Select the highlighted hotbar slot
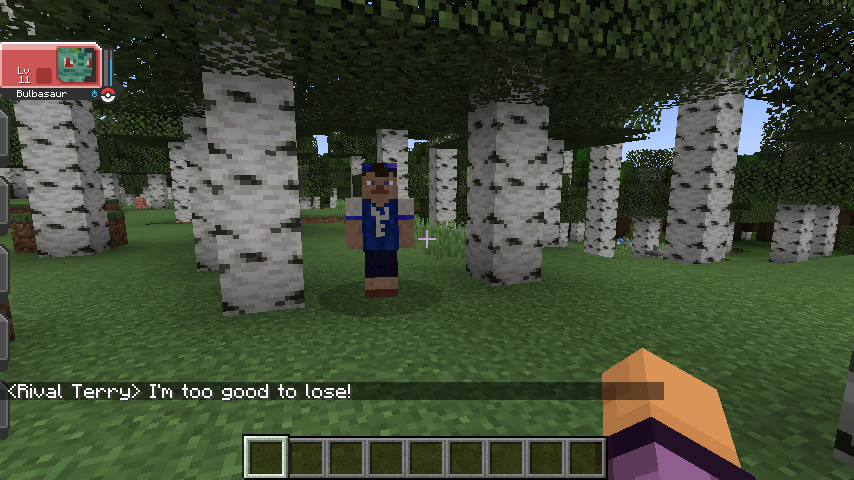The width and height of the screenshot is (854, 480). point(267,457)
